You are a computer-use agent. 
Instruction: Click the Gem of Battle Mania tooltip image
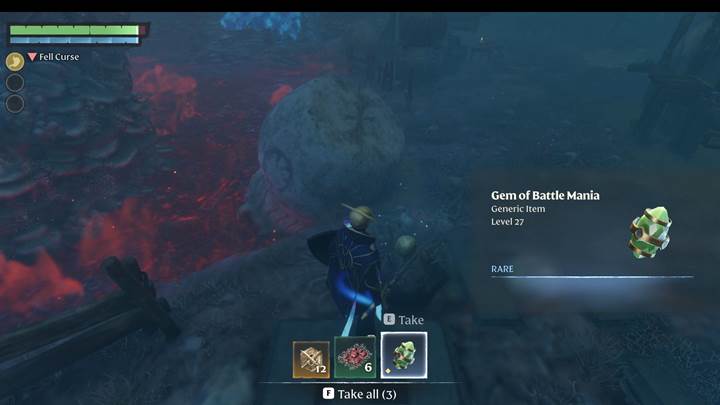click(x=649, y=232)
